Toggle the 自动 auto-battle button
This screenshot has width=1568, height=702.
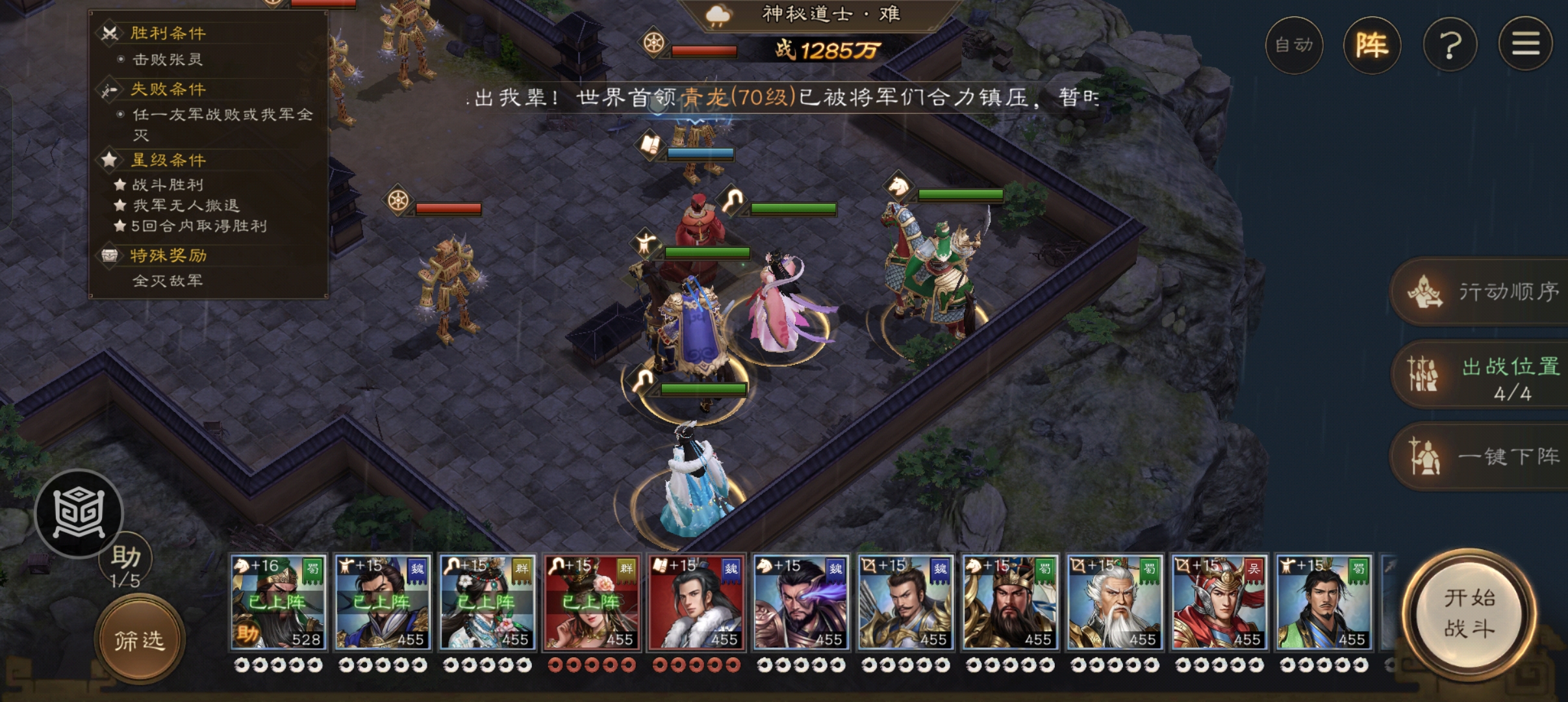click(1294, 45)
